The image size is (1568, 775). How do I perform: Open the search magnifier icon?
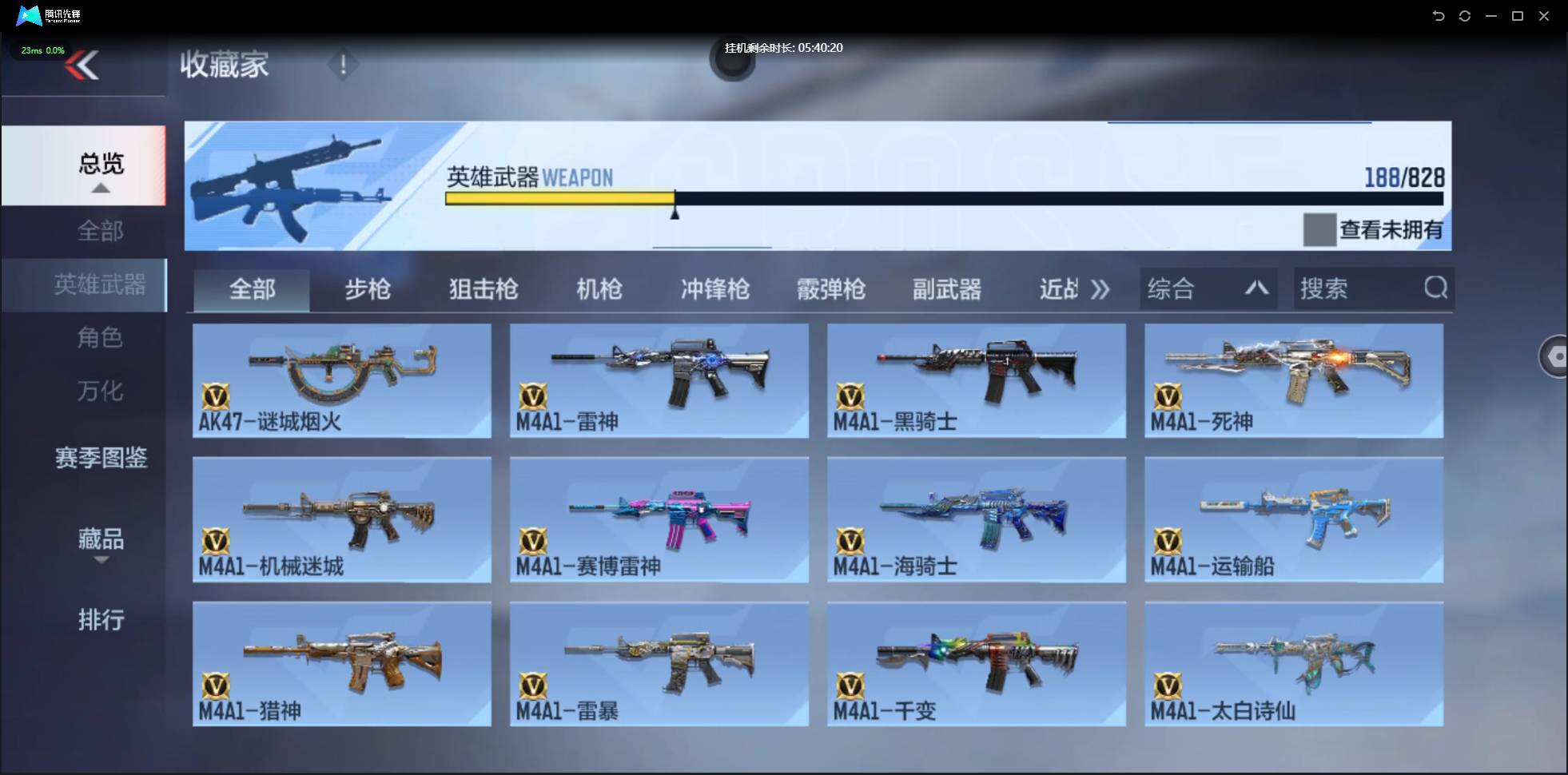tap(1436, 288)
